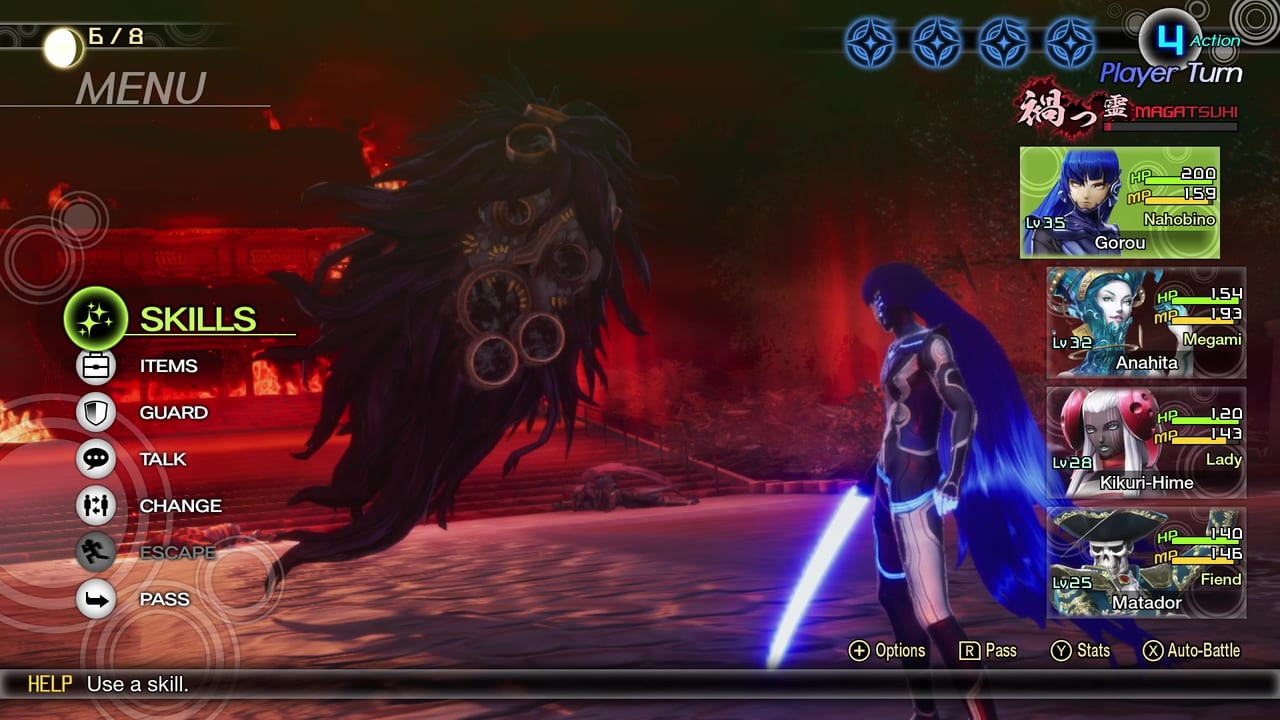
Task: Select the Talk speech bubble icon
Action: pyautogui.click(x=95, y=459)
